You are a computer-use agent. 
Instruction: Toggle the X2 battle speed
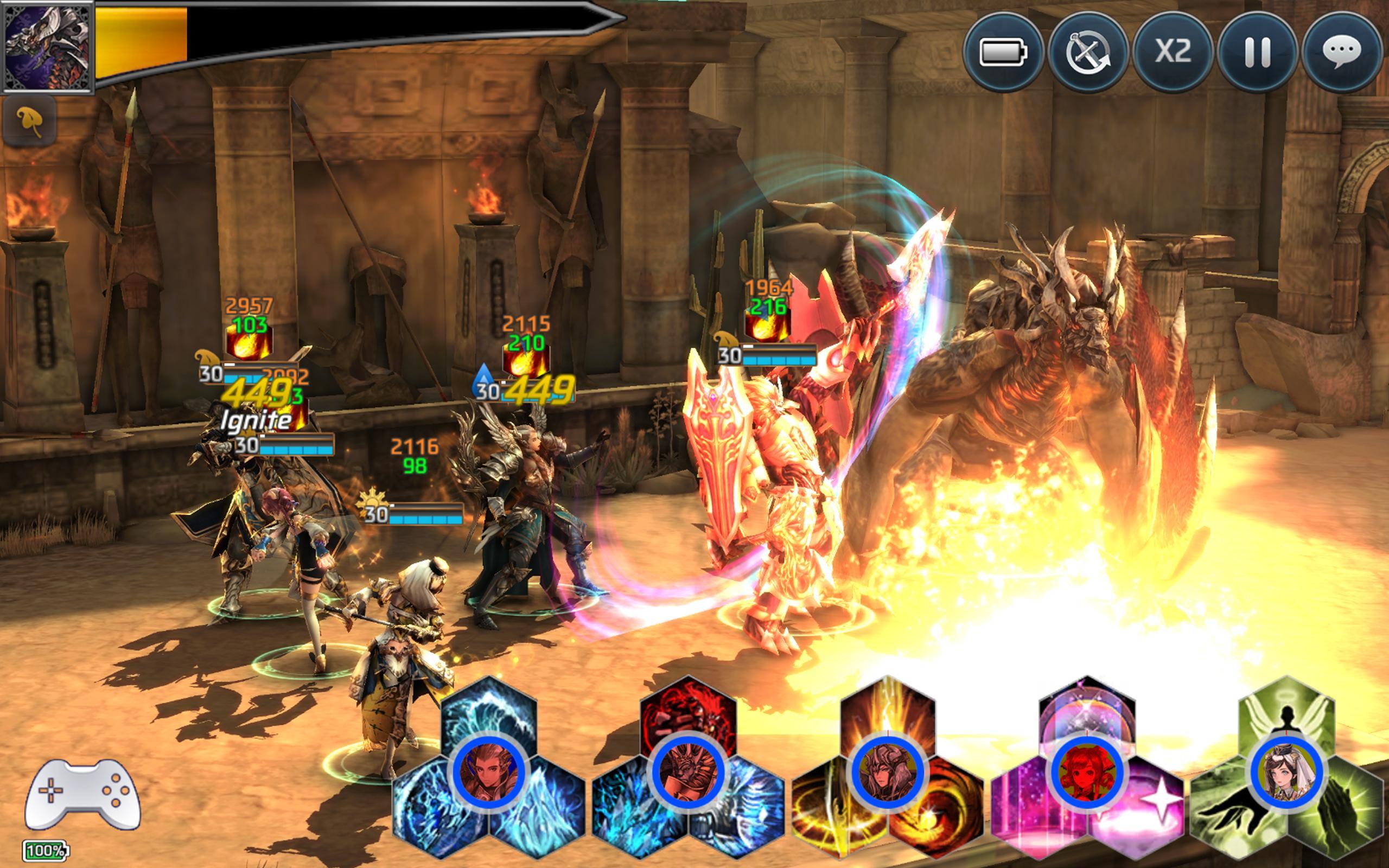point(1173,52)
